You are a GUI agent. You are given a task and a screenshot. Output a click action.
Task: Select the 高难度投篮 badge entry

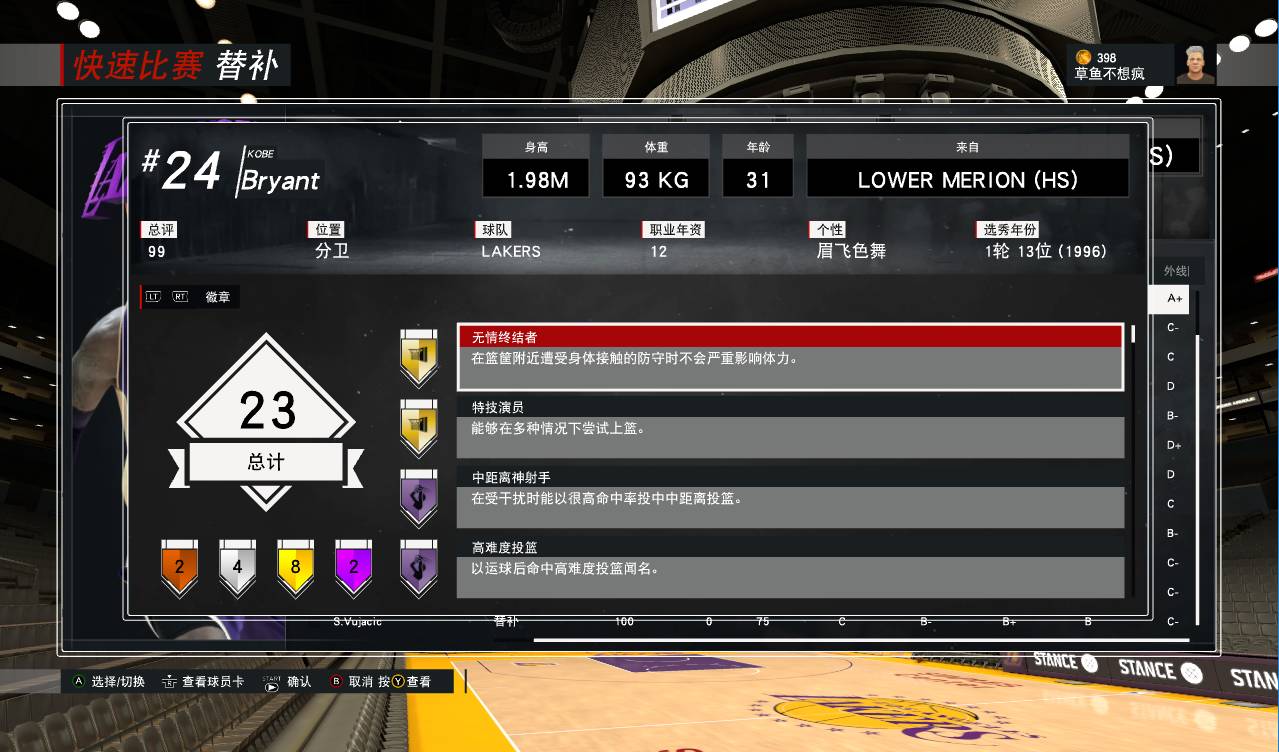click(790, 568)
